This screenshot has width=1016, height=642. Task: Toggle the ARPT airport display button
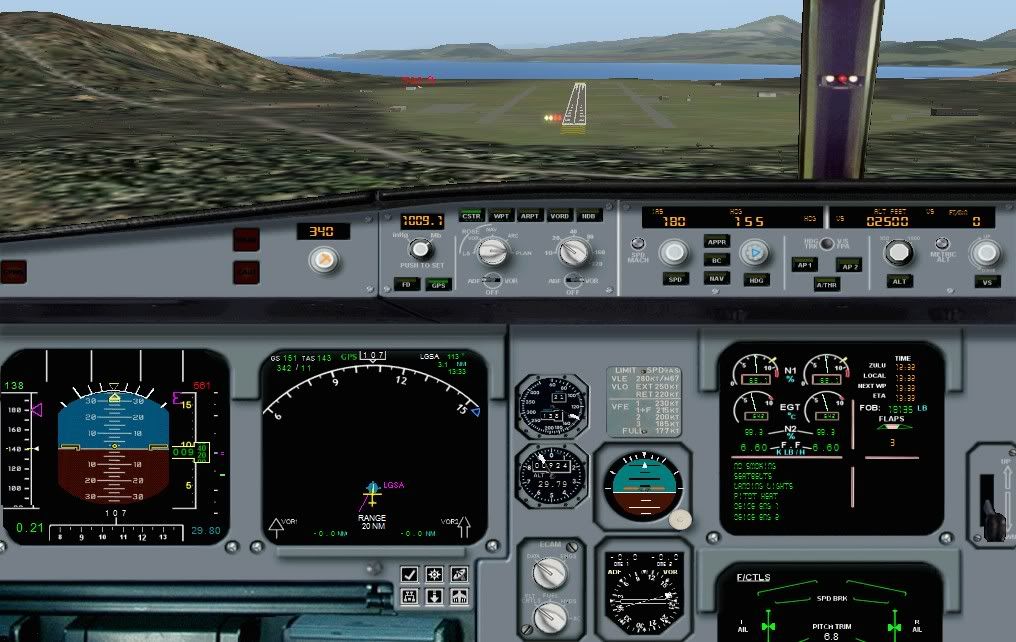click(x=530, y=215)
